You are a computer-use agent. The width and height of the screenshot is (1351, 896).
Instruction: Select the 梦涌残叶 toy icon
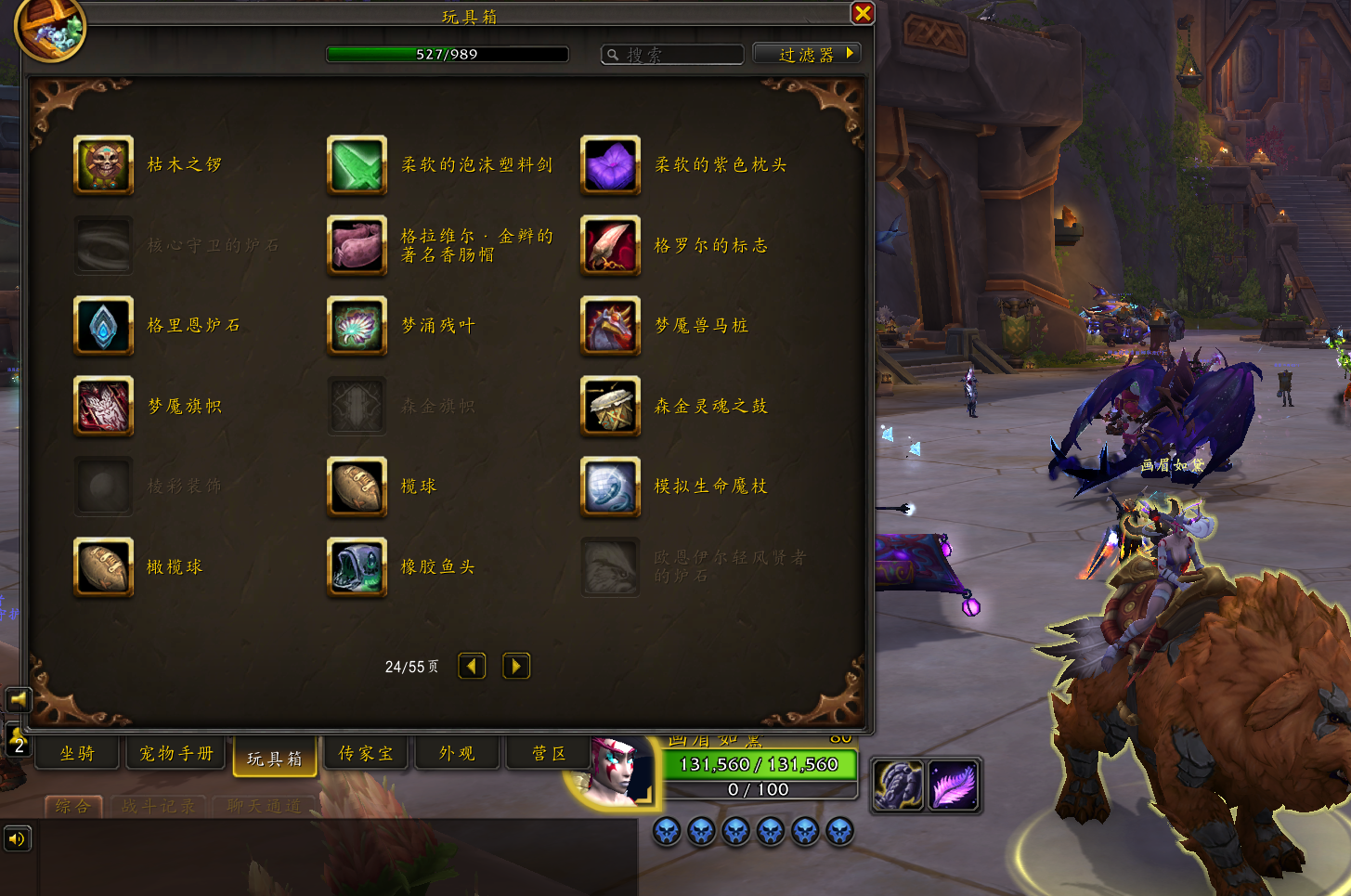(x=357, y=326)
